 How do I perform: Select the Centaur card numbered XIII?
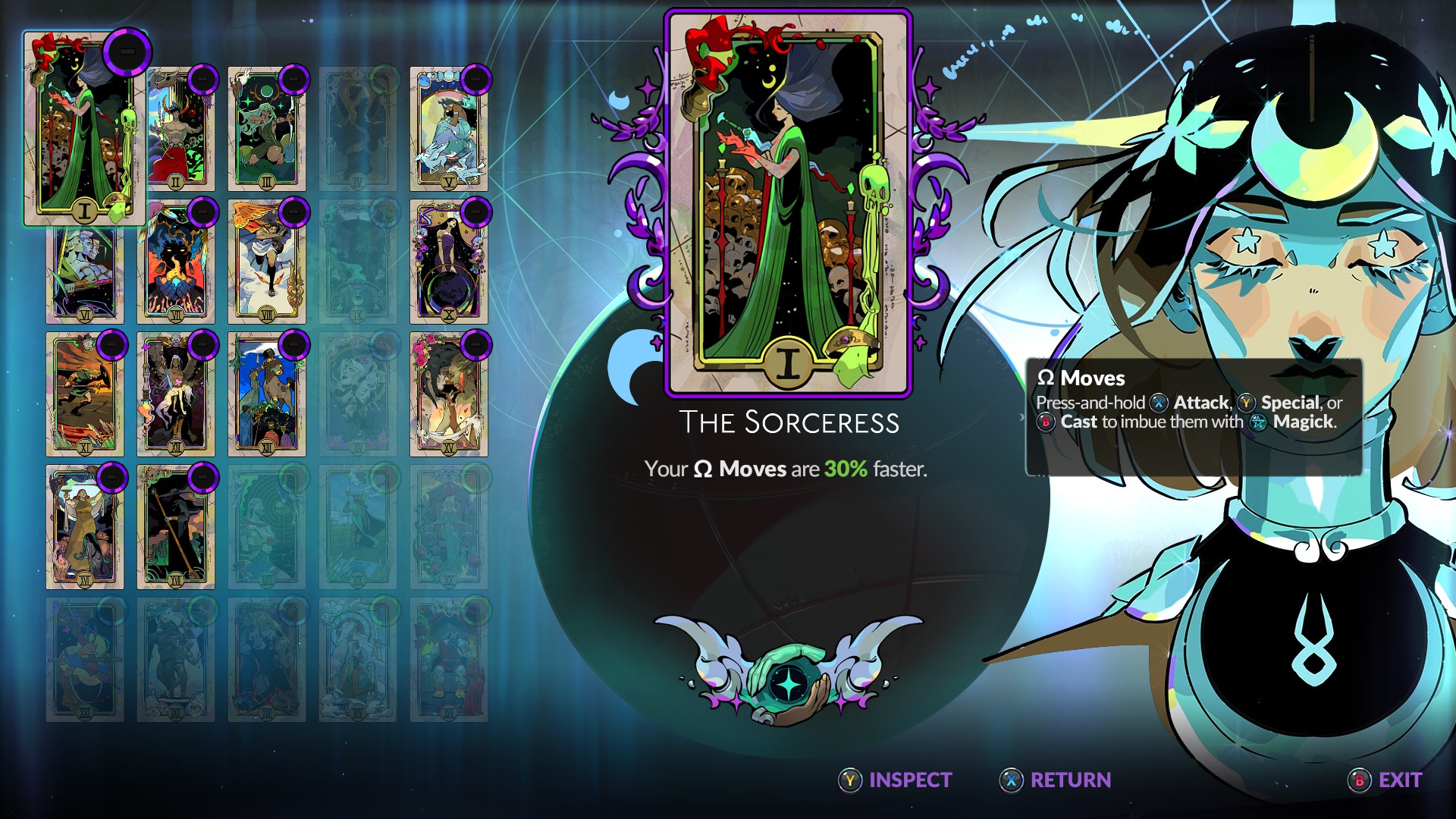(267, 394)
